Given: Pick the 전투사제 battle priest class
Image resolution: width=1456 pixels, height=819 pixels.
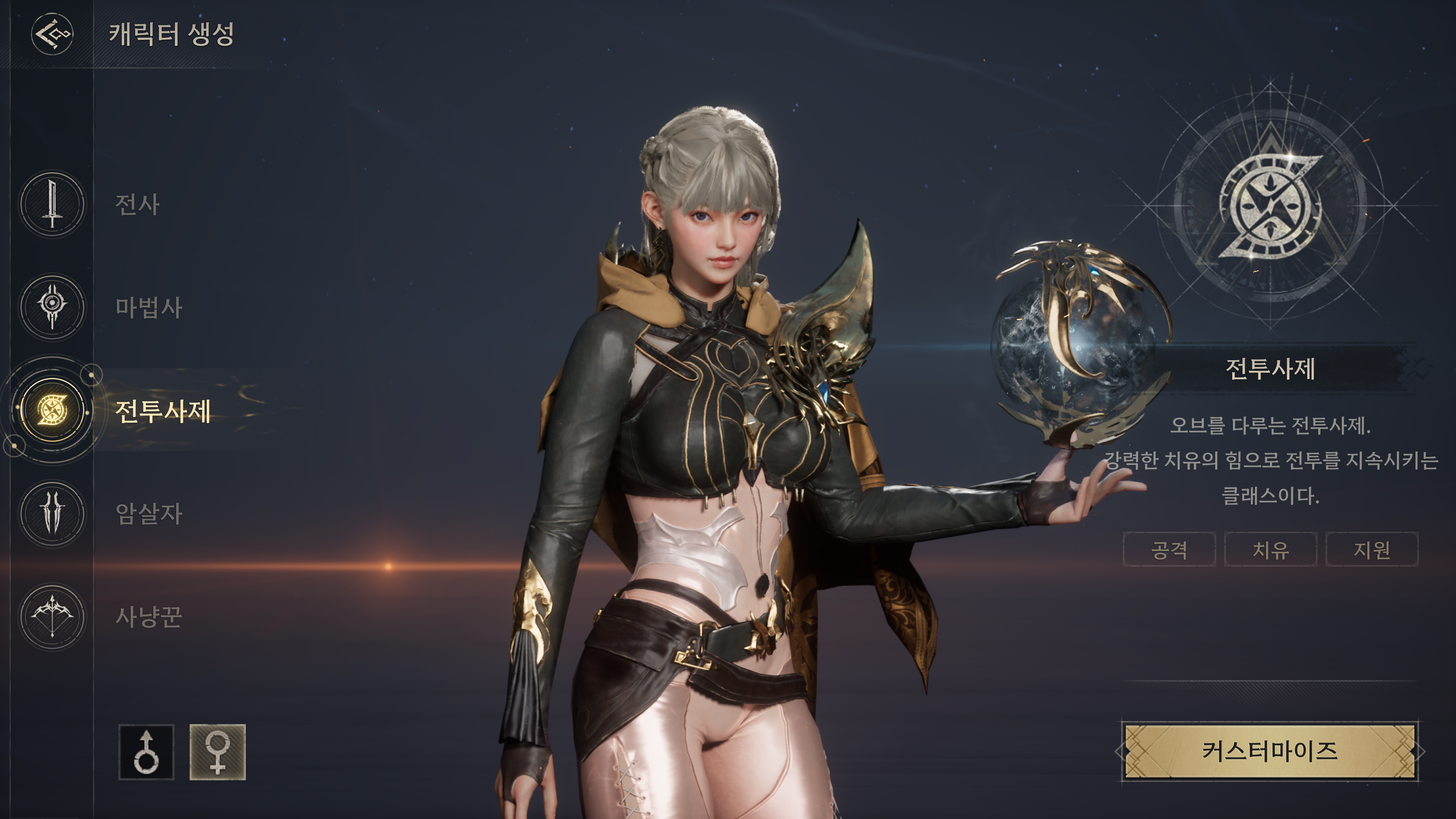Looking at the screenshot, I should [x=53, y=410].
